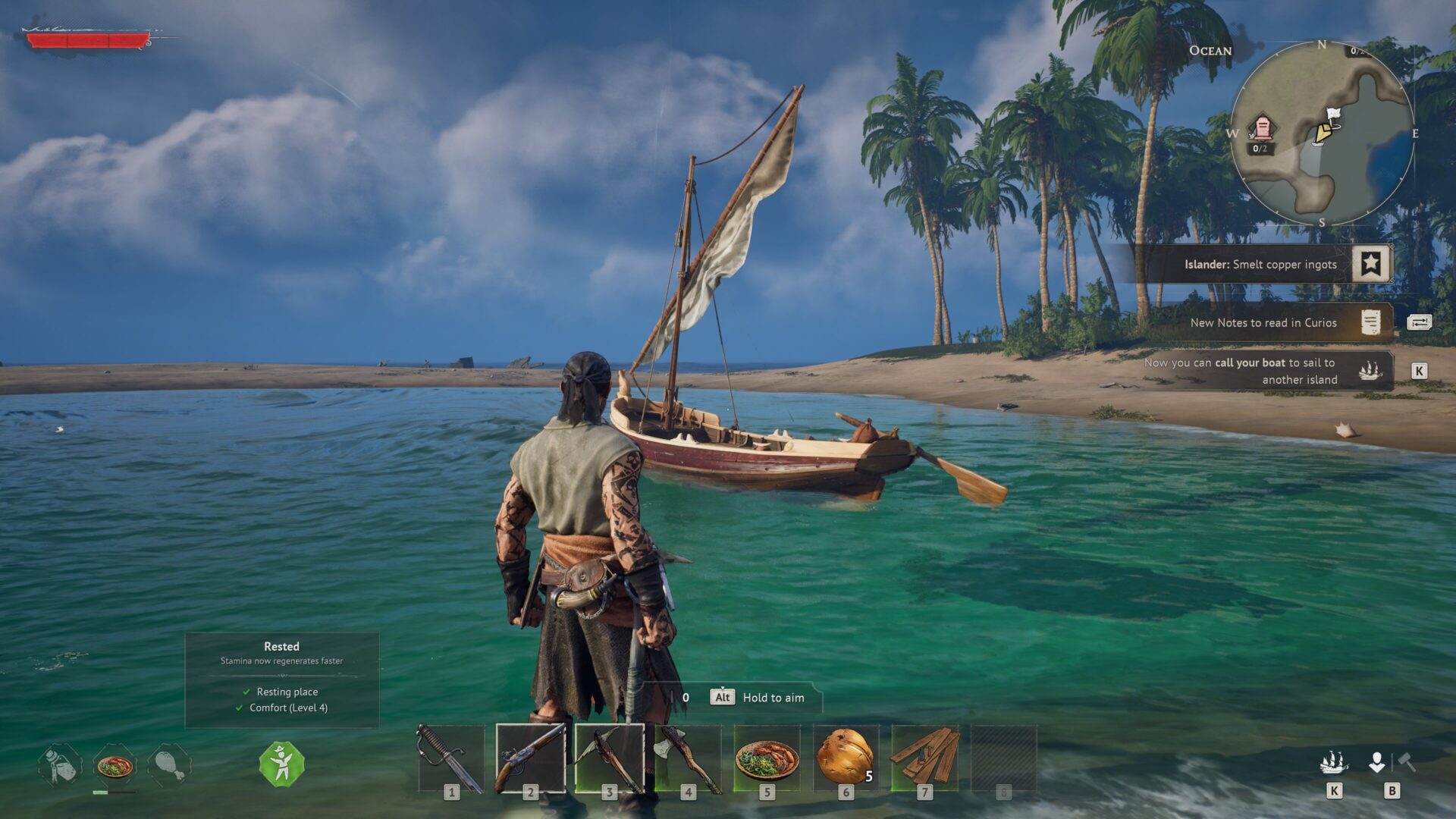Screen dimensions: 1456x819
Task: Click the empty potion flask slot
Action: [x=60, y=765]
